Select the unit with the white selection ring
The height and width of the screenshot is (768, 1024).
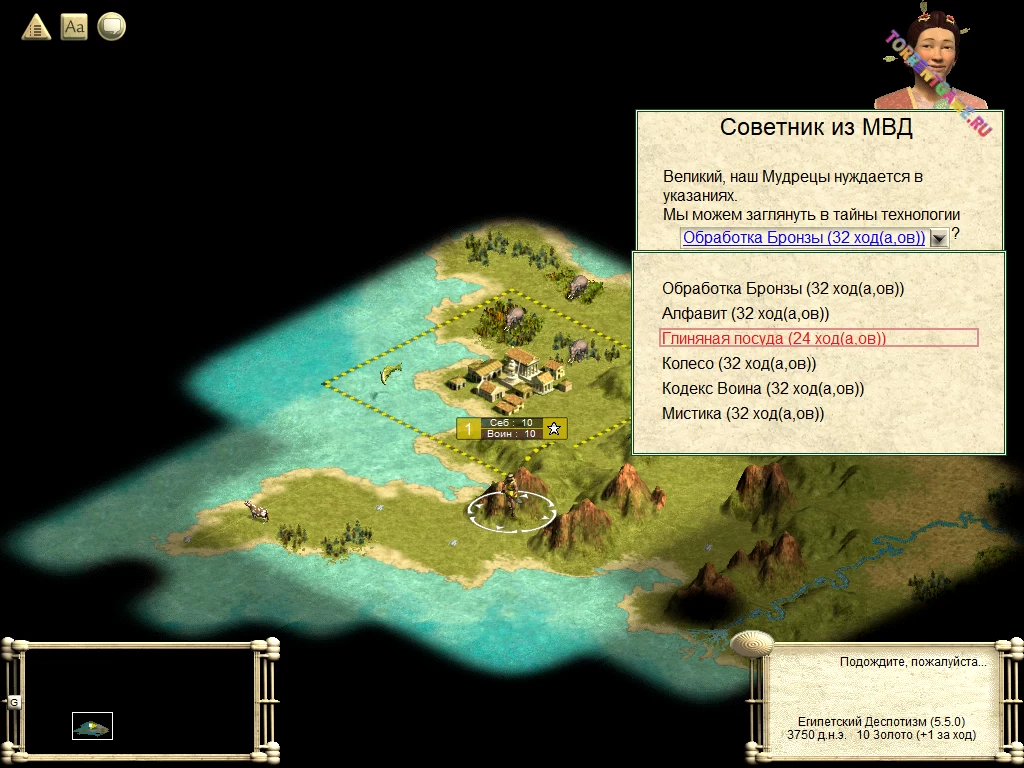pos(511,498)
